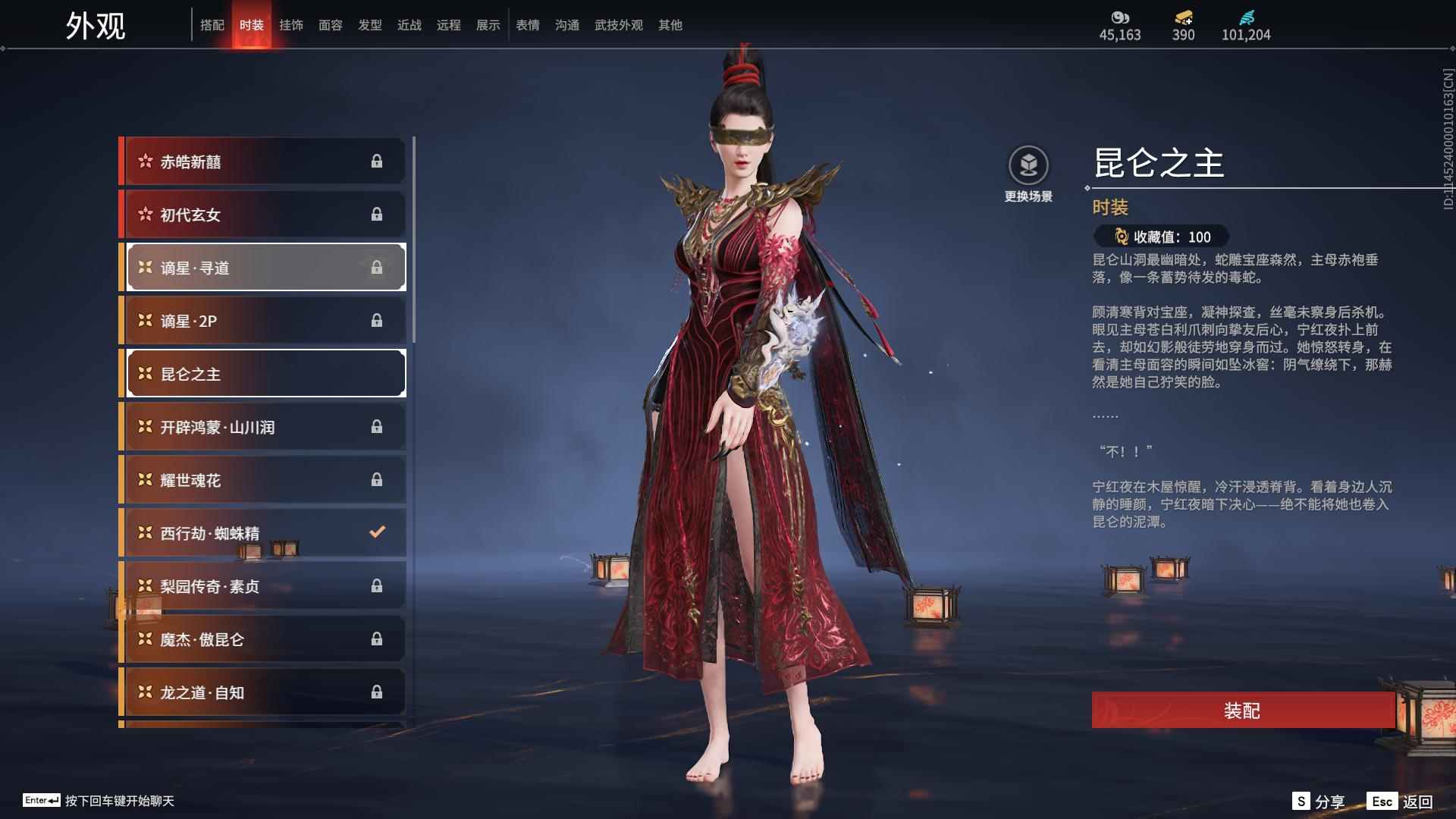This screenshot has width=1456, height=819.
Task: Click the banknote currency icon showing 390
Action: pos(1181,15)
